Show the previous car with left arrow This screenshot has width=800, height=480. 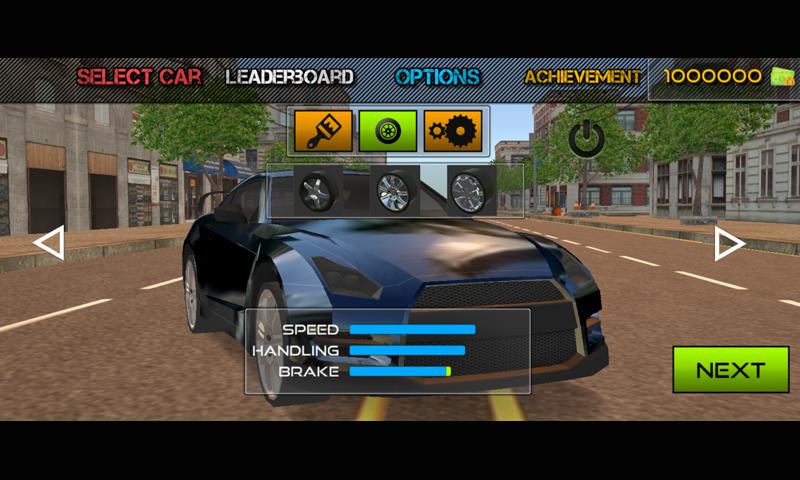[49, 243]
